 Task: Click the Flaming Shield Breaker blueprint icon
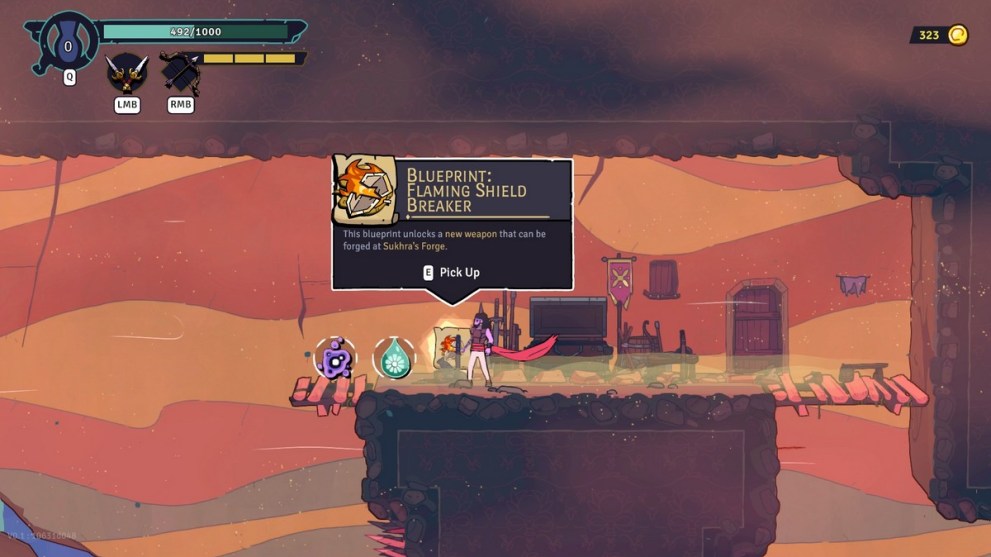pyautogui.click(x=367, y=188)
